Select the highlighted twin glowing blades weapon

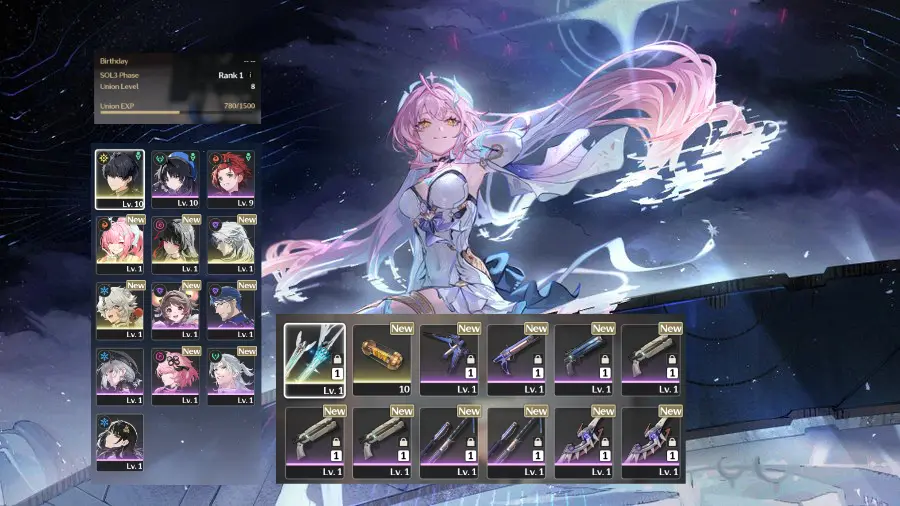[315, 359]
